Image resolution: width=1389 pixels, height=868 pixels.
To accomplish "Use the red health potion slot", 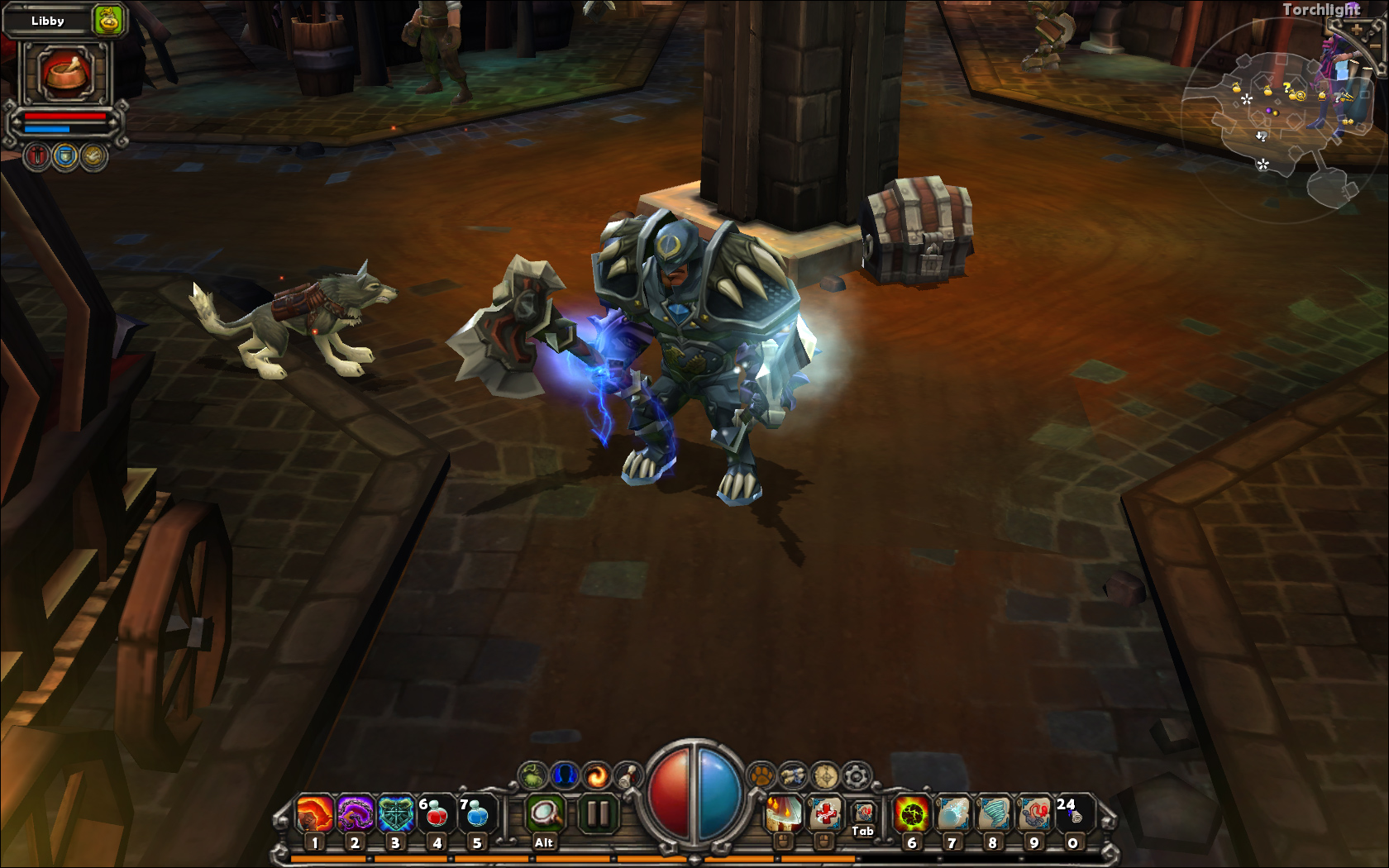I will (x=436, y=814).
